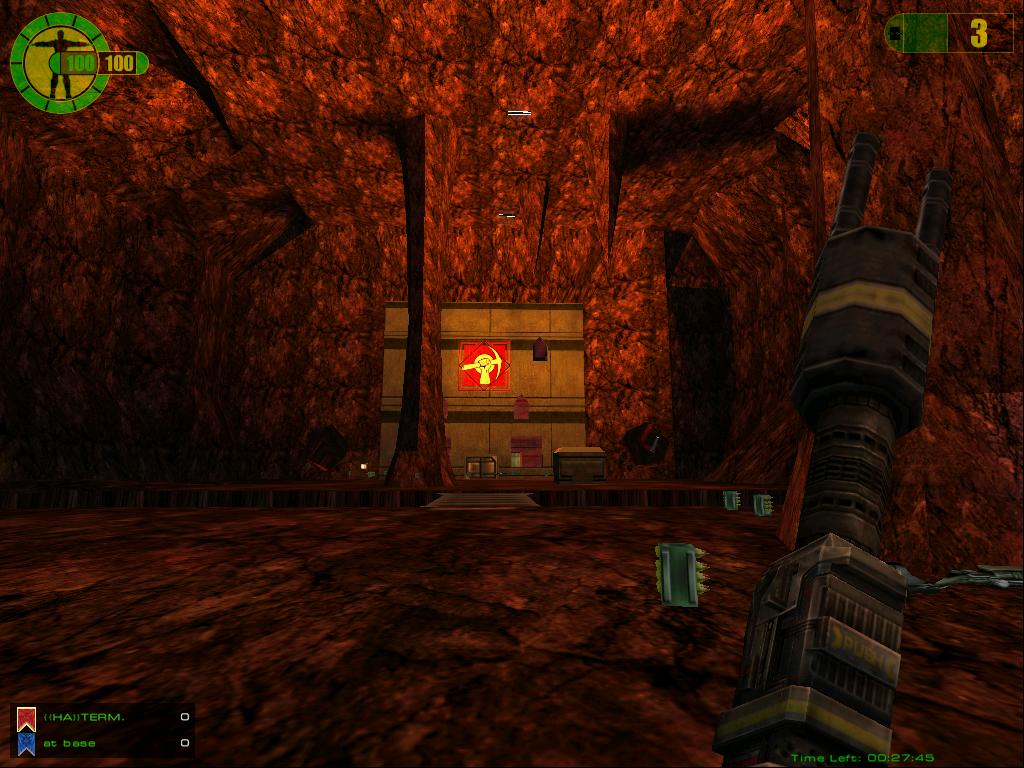Image resolution: width=1024 pixels, height=768 pixels.
Task: Click the blue team flag icon
Action: (x=26, y=743)
